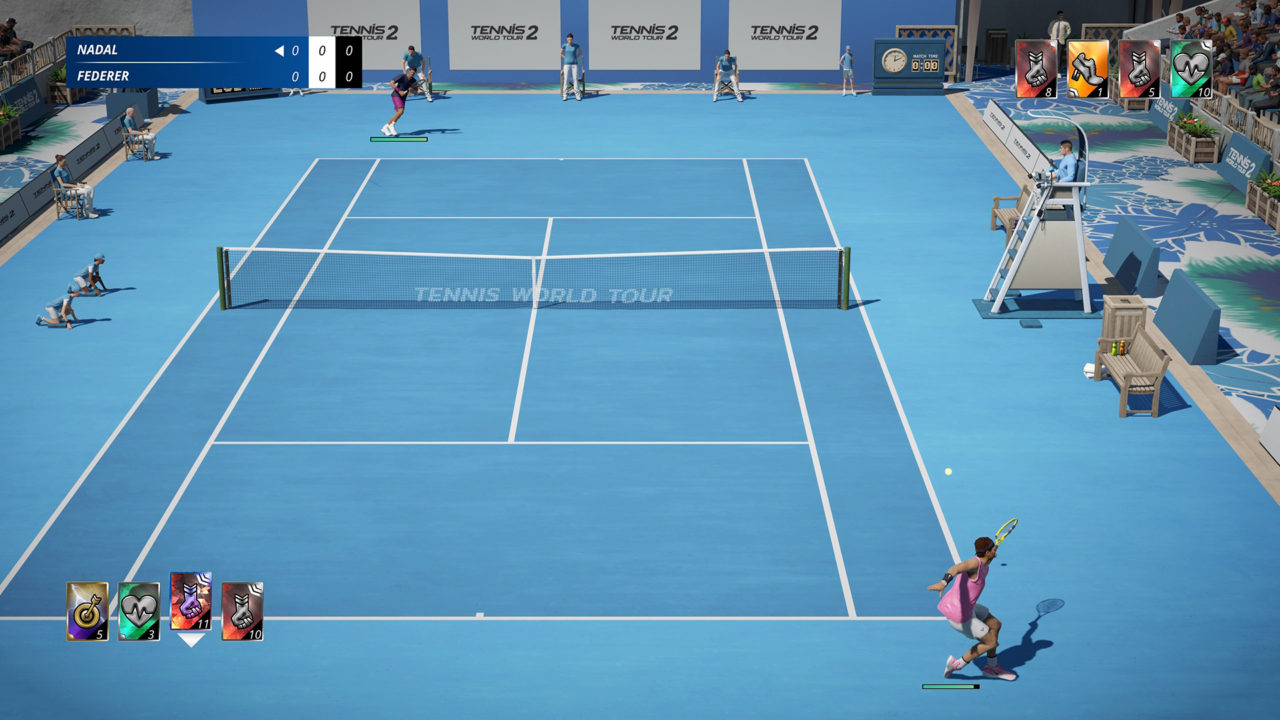Viewport: 1280px width, 720px height.
Task: Pick the grey fist card numbered 10
Action: click(242, 611)
